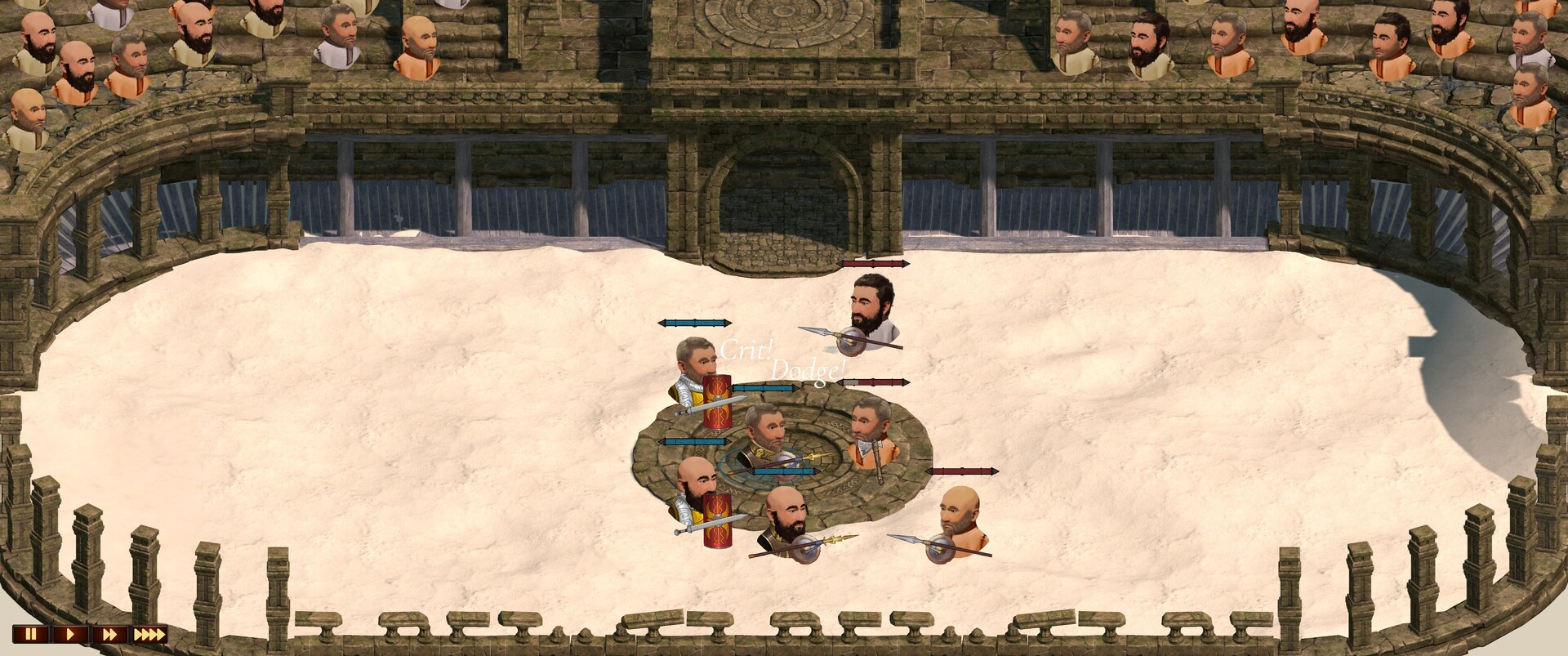This screenshot has width=1568, height=656.
Task: Click the buckler shield of the bottom spearman
Action: [806, 547]
